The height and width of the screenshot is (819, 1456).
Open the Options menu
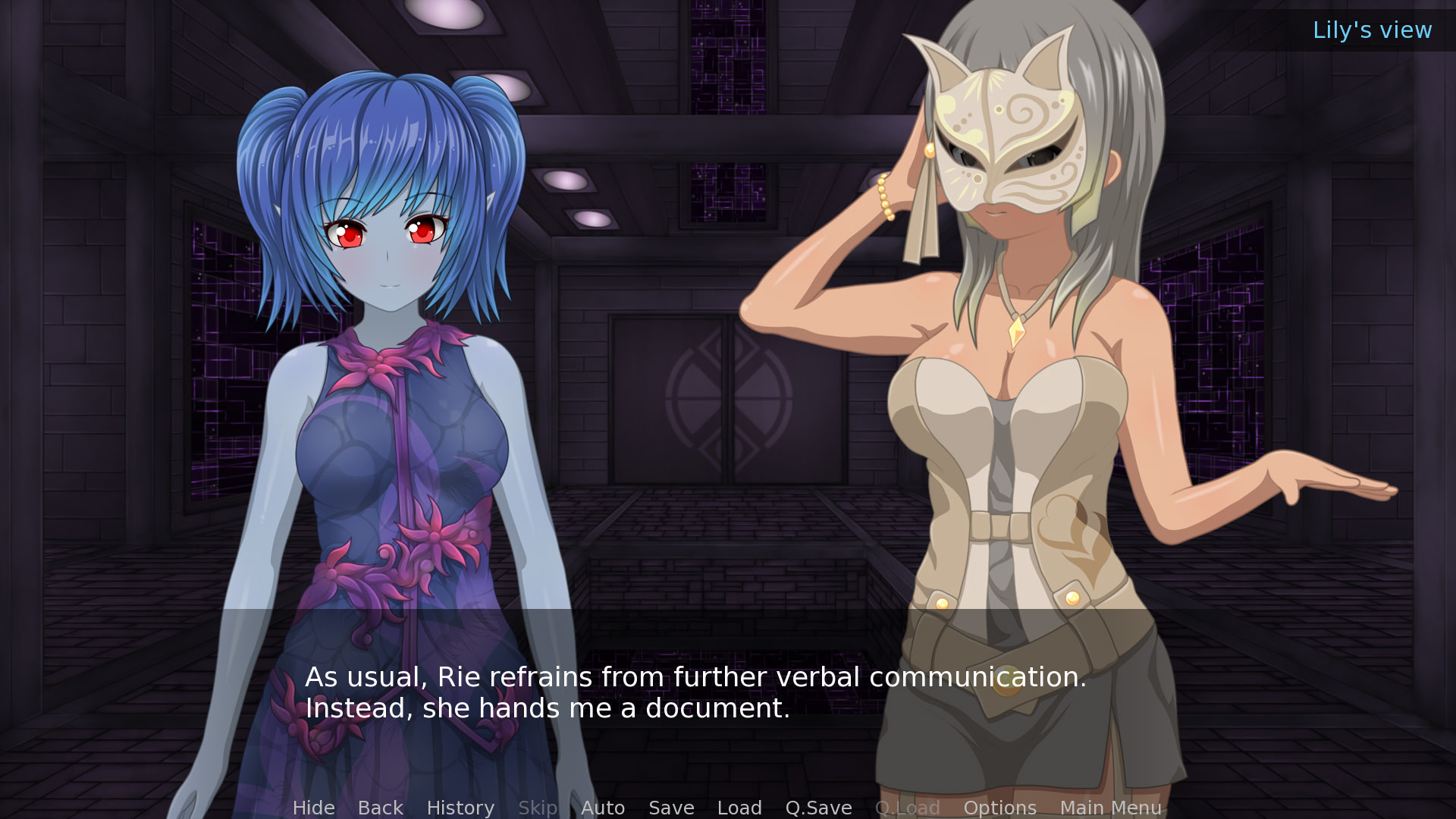tap(999, 808)
